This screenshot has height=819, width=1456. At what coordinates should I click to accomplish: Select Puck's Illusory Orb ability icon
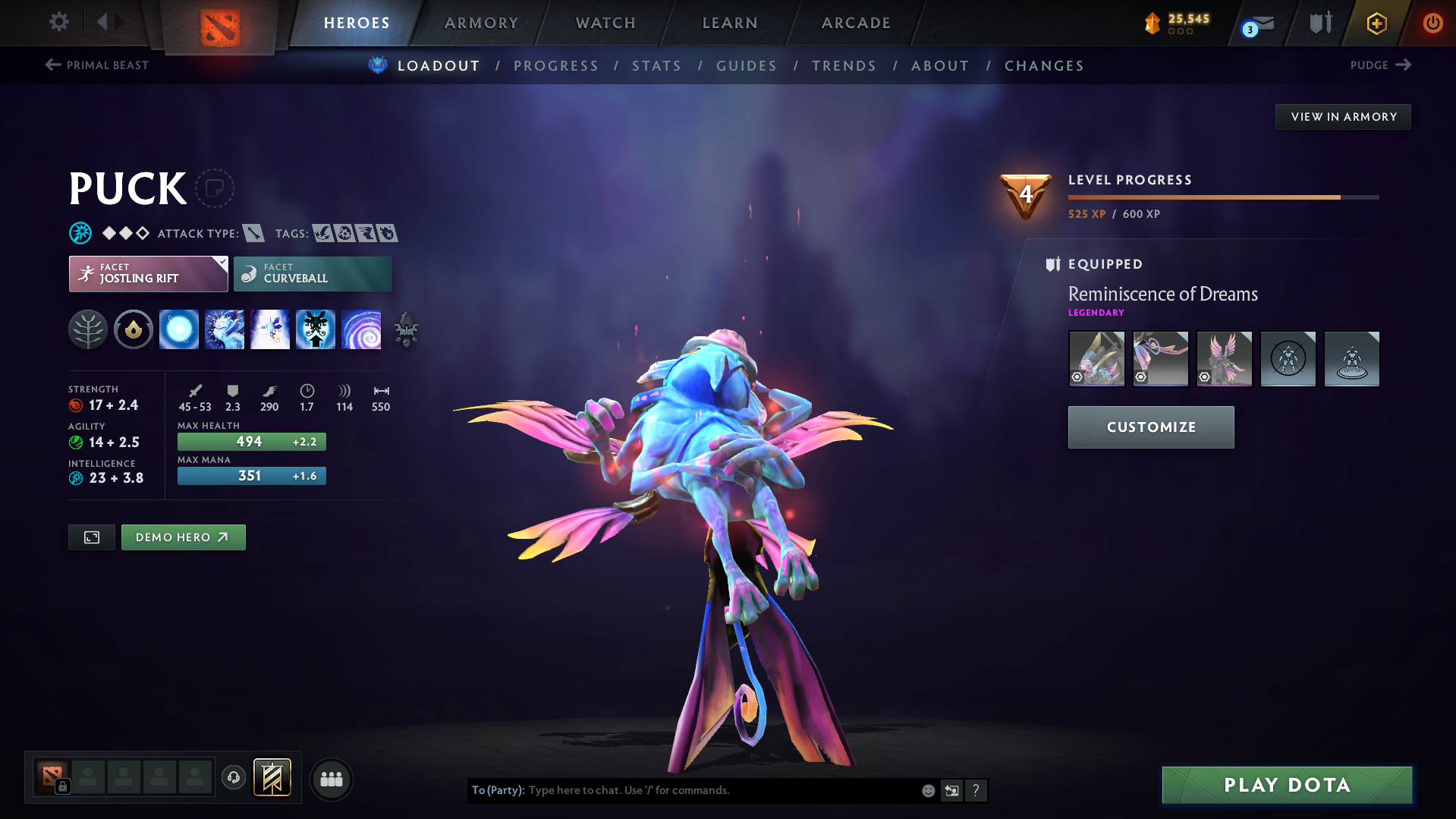179,329
